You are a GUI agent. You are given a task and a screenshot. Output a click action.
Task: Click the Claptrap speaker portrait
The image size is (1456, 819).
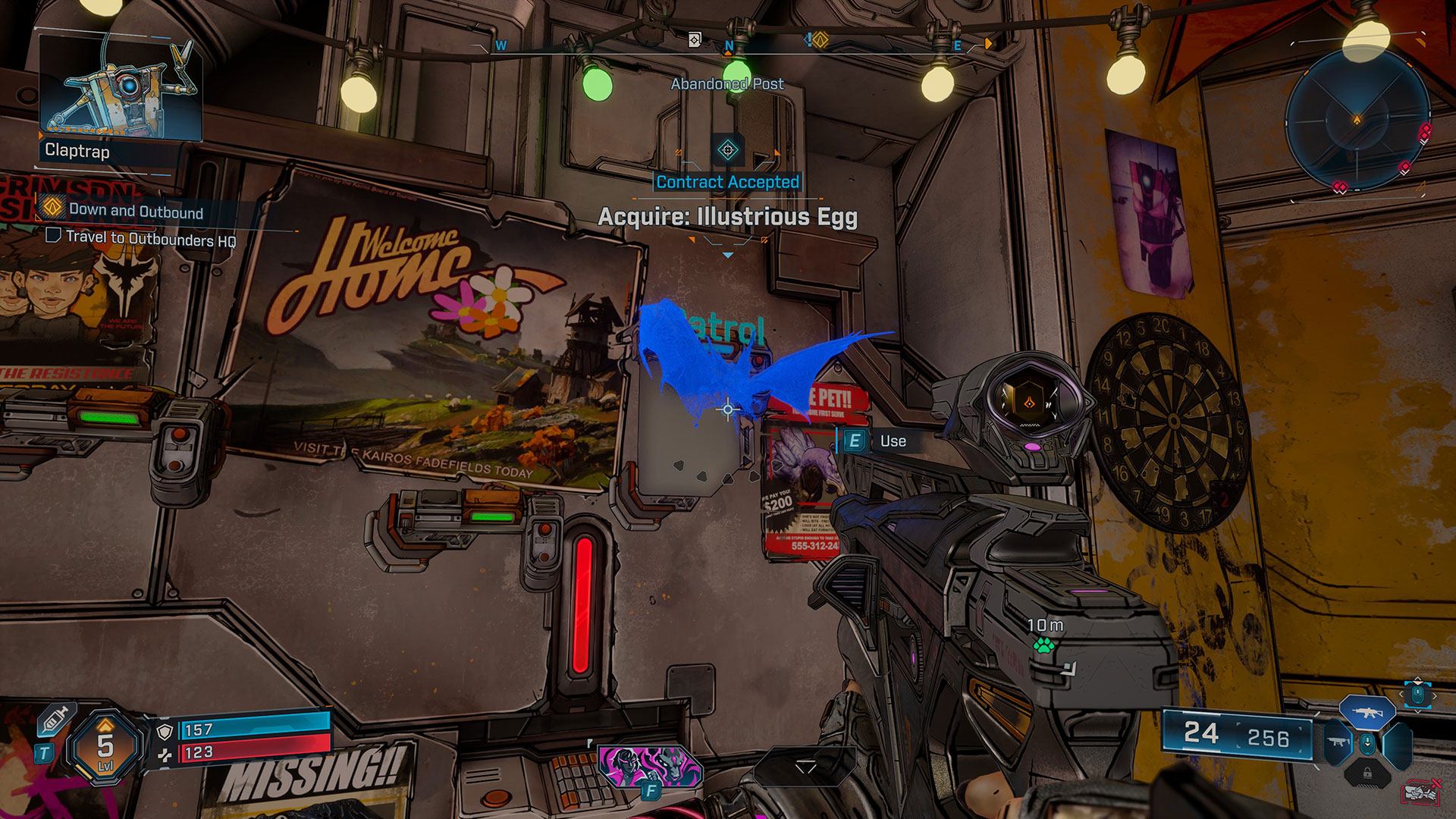[120, 89]
